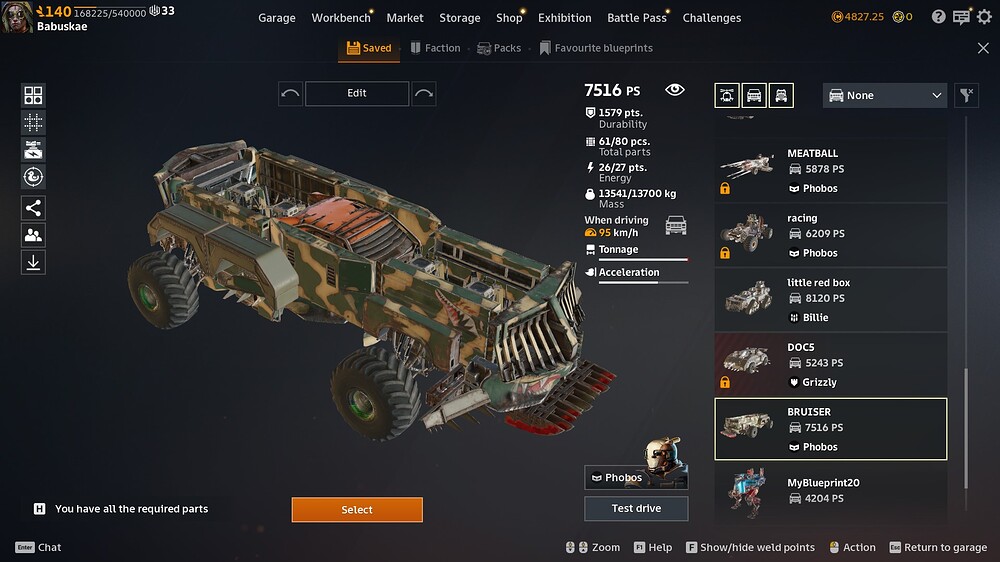Open the settings gear icon
Image resolution: width=1000 pixels, height=562 pixels.
click(984, 17)
